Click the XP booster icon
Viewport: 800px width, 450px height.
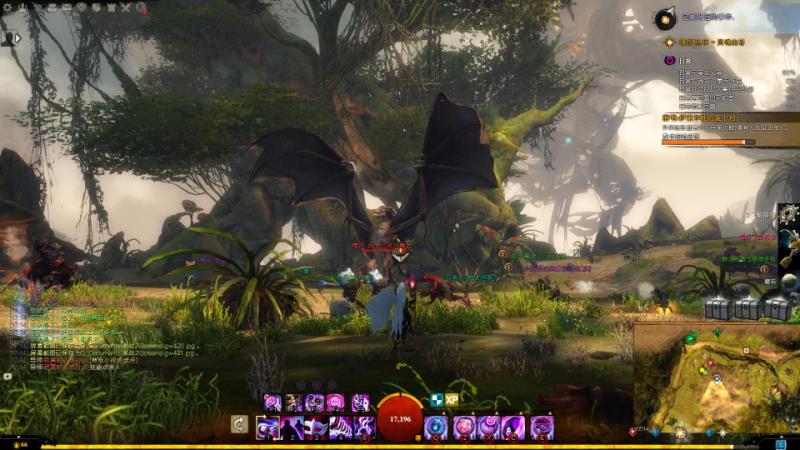[x=451, y=398]
